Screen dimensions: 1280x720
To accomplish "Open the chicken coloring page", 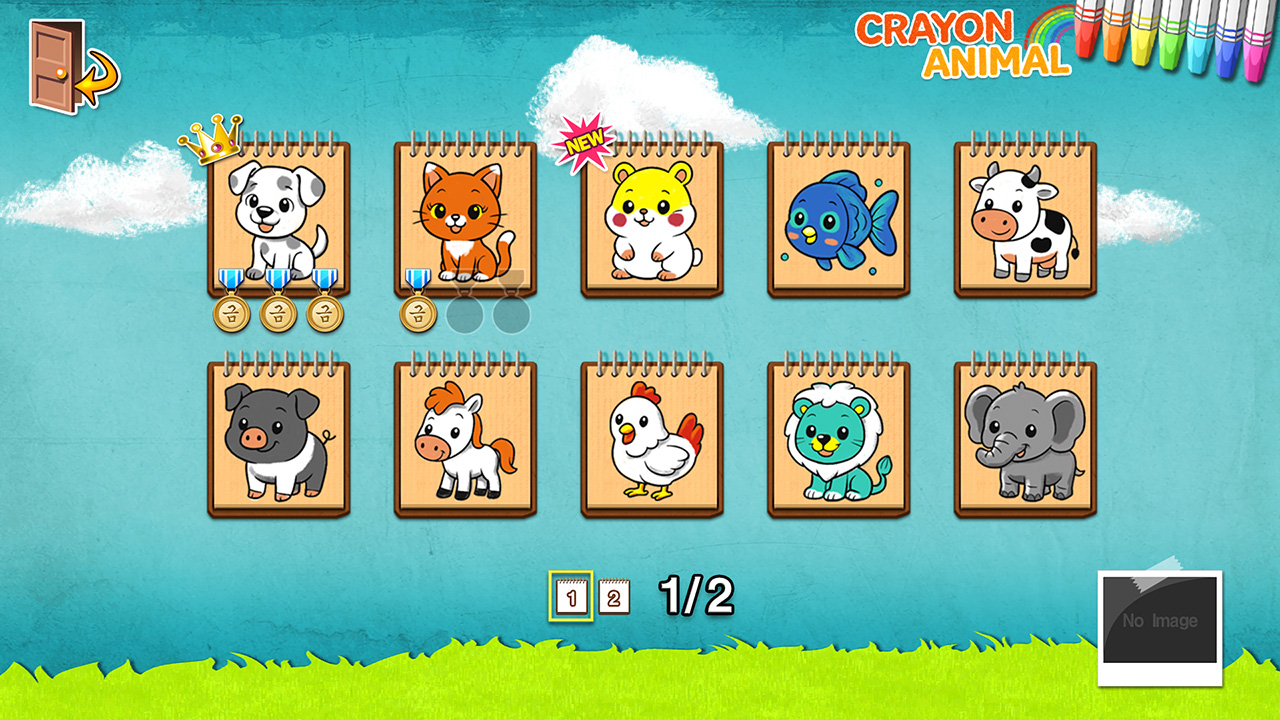I will click(x=650, y=437).
